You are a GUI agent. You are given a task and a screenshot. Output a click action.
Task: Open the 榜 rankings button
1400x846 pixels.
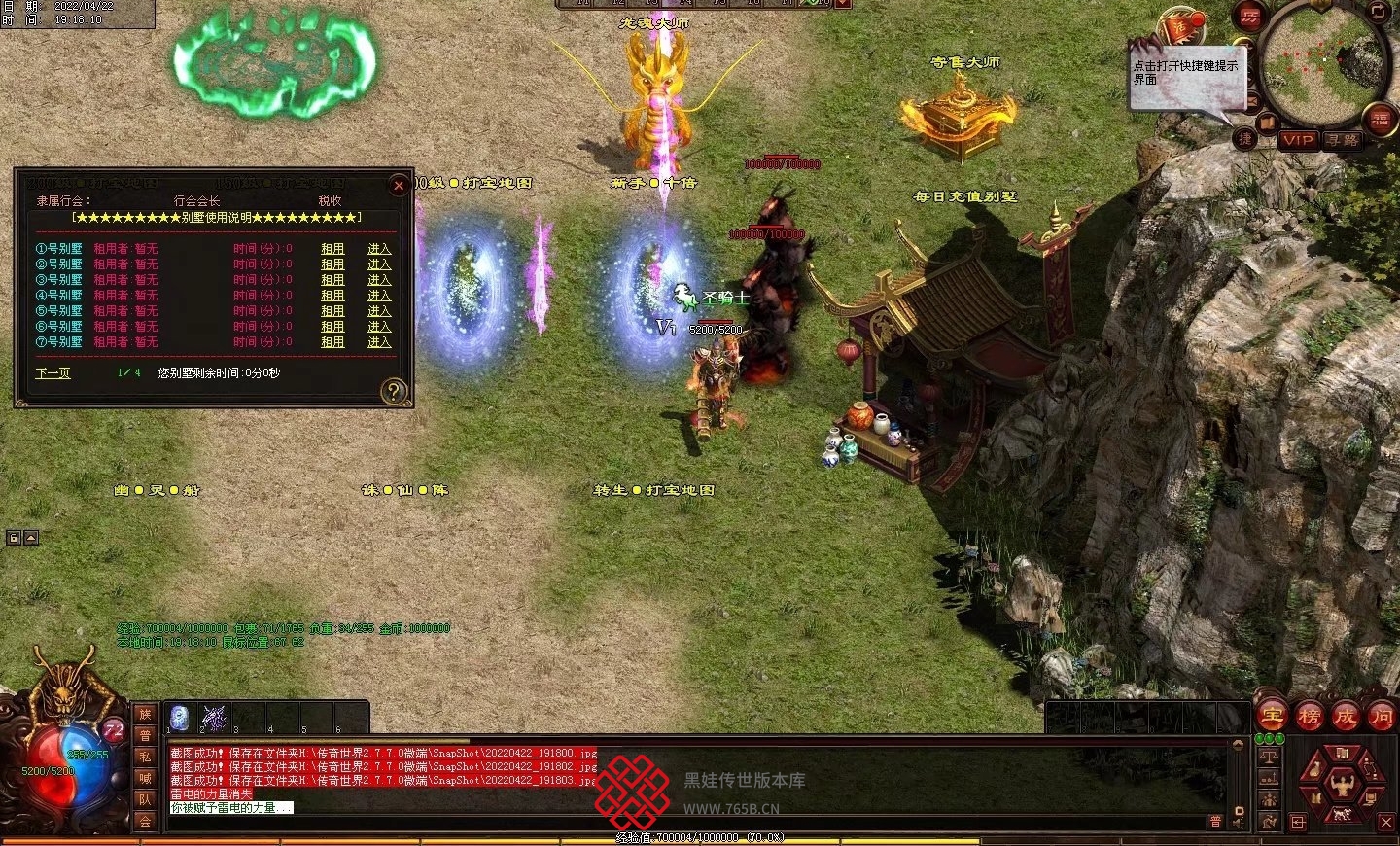point(1309,717)
